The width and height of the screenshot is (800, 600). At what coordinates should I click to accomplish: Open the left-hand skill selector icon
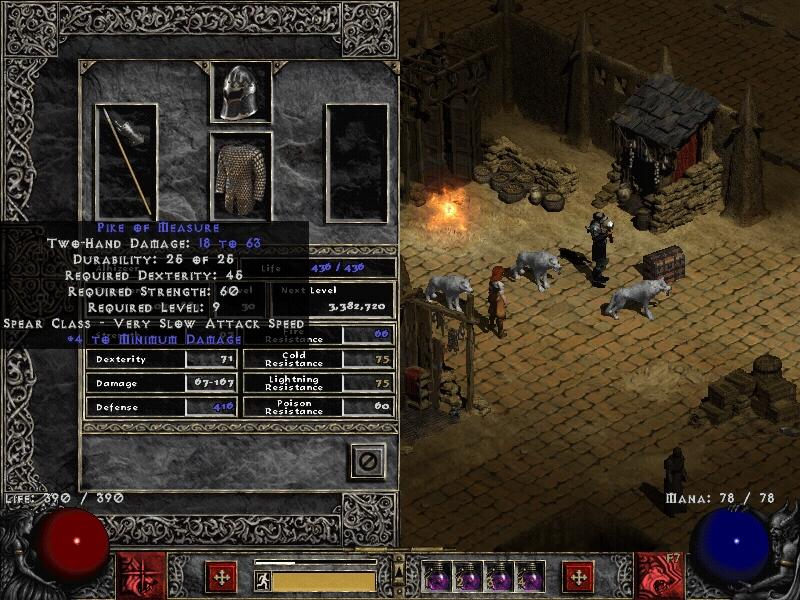coord(141,576)
